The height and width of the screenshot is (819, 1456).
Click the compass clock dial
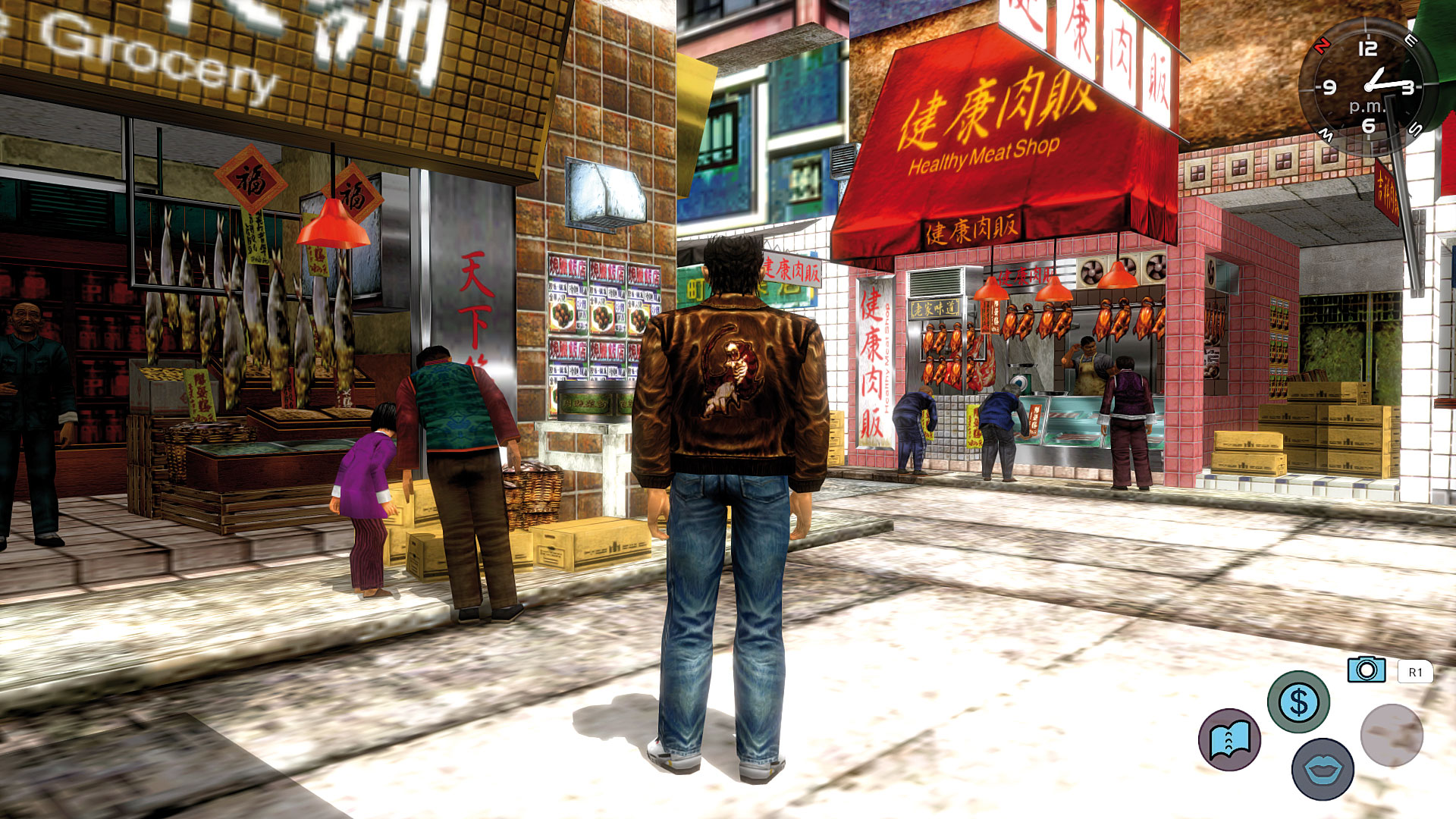pos(1367,88)
